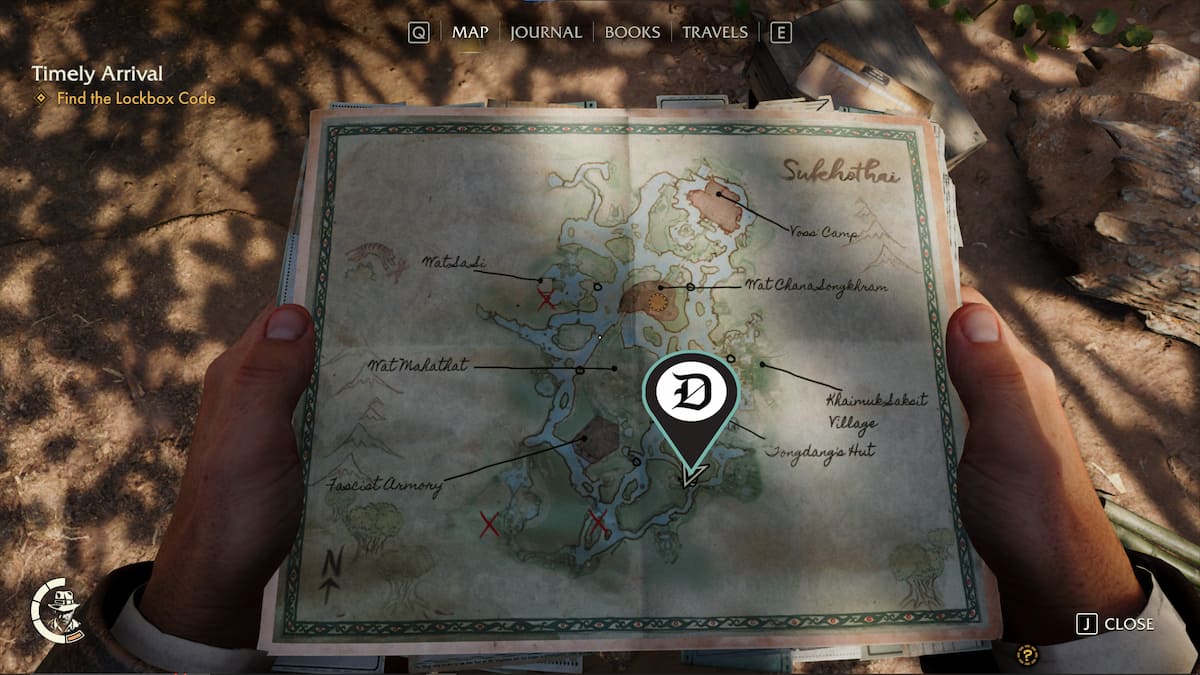Click the Wat Chana Songkhram label
Screen dimensions: 1200x675
coord(816,286)
